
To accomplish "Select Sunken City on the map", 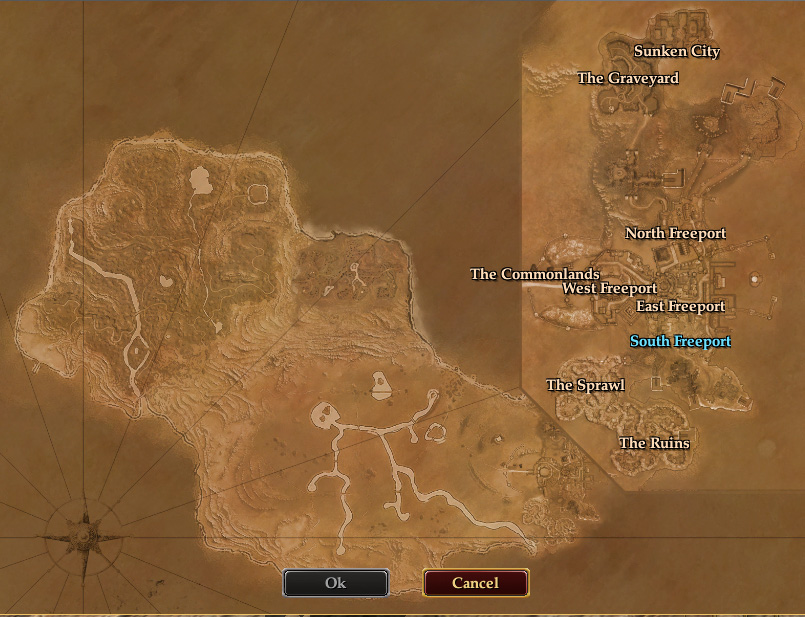I will point(677,52).
